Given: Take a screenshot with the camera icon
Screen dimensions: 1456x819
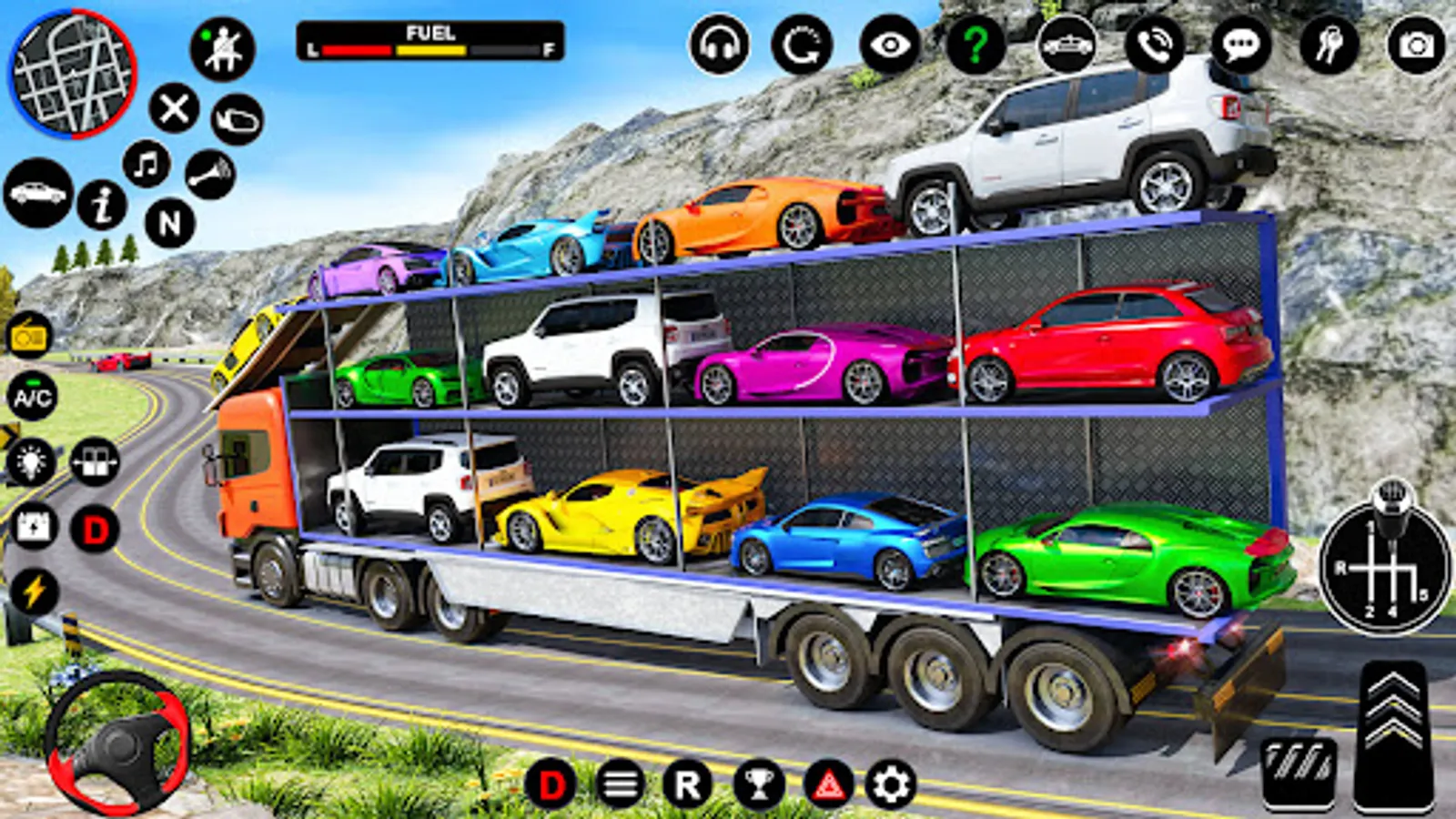Looking at the screenshot, I should pos(1416,45).
